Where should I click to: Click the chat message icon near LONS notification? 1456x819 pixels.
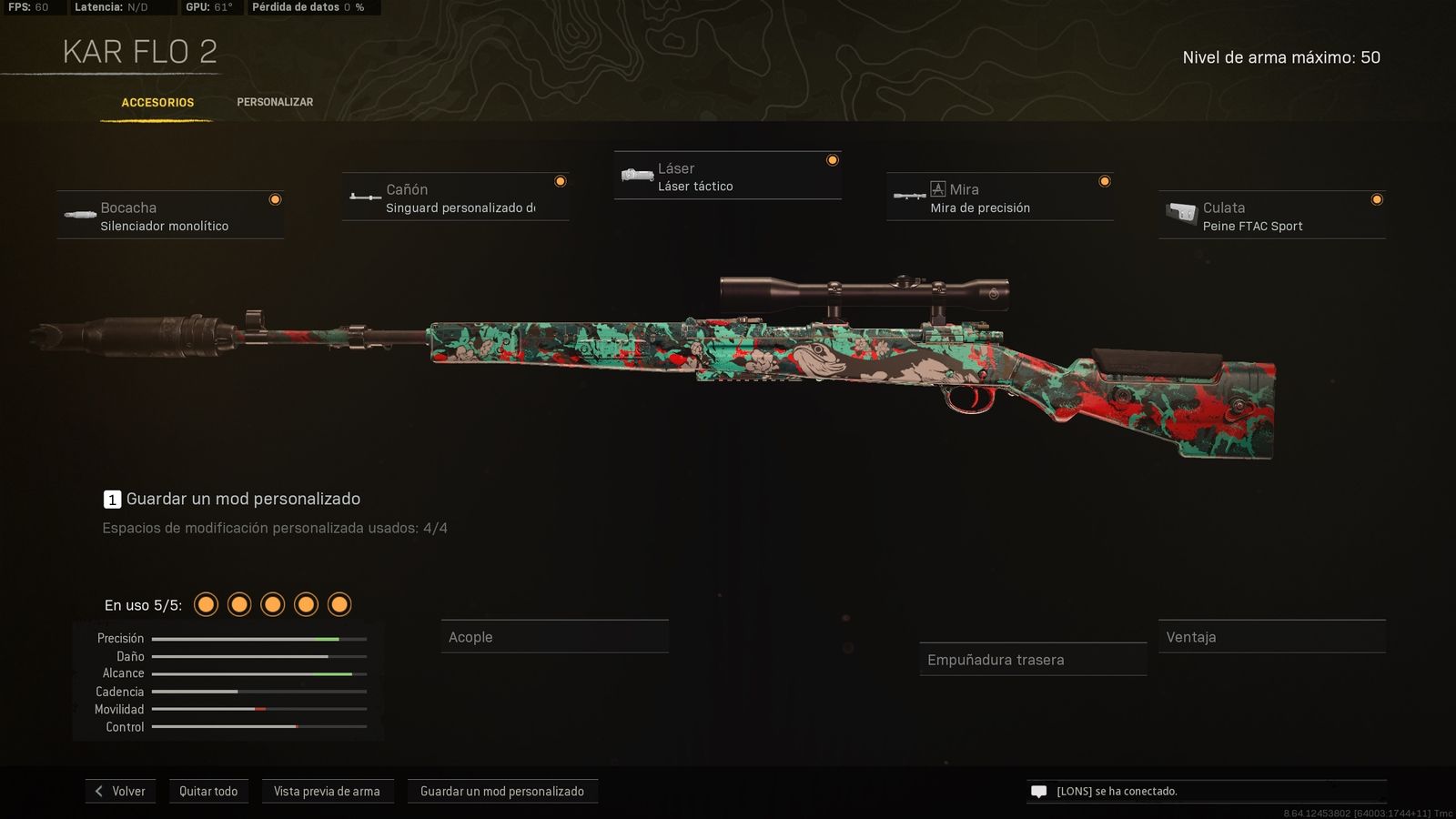coord(1038,791)
